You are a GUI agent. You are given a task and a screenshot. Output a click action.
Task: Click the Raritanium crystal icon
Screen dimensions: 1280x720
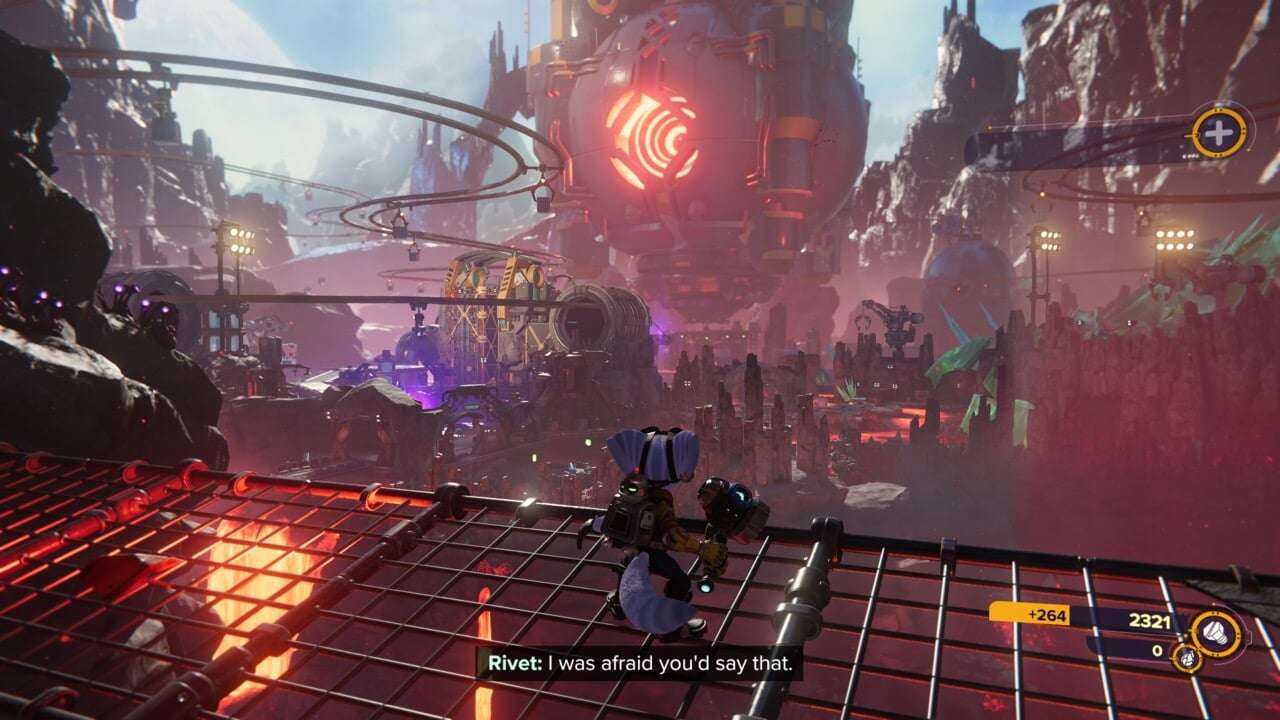coord(1189,657)
